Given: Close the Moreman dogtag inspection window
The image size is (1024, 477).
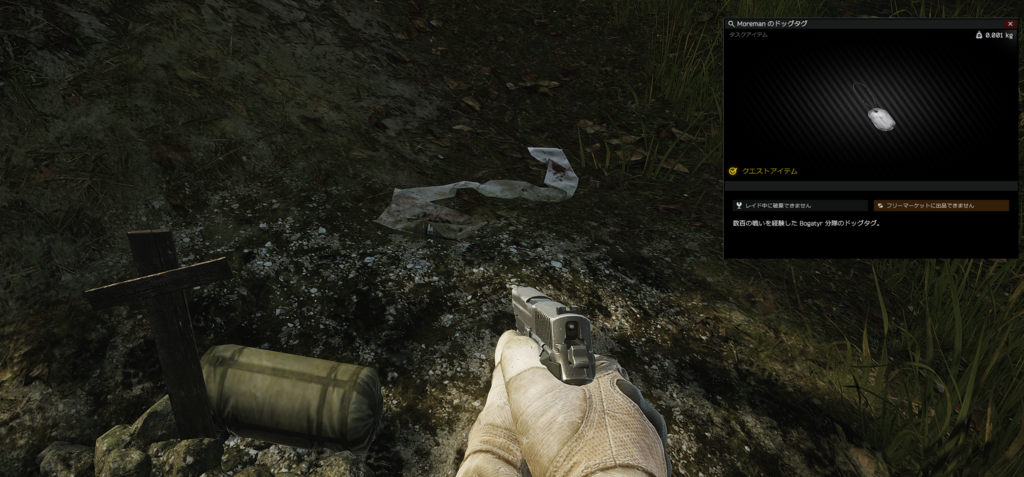Looking at the screenshot, I should 1011,23.
